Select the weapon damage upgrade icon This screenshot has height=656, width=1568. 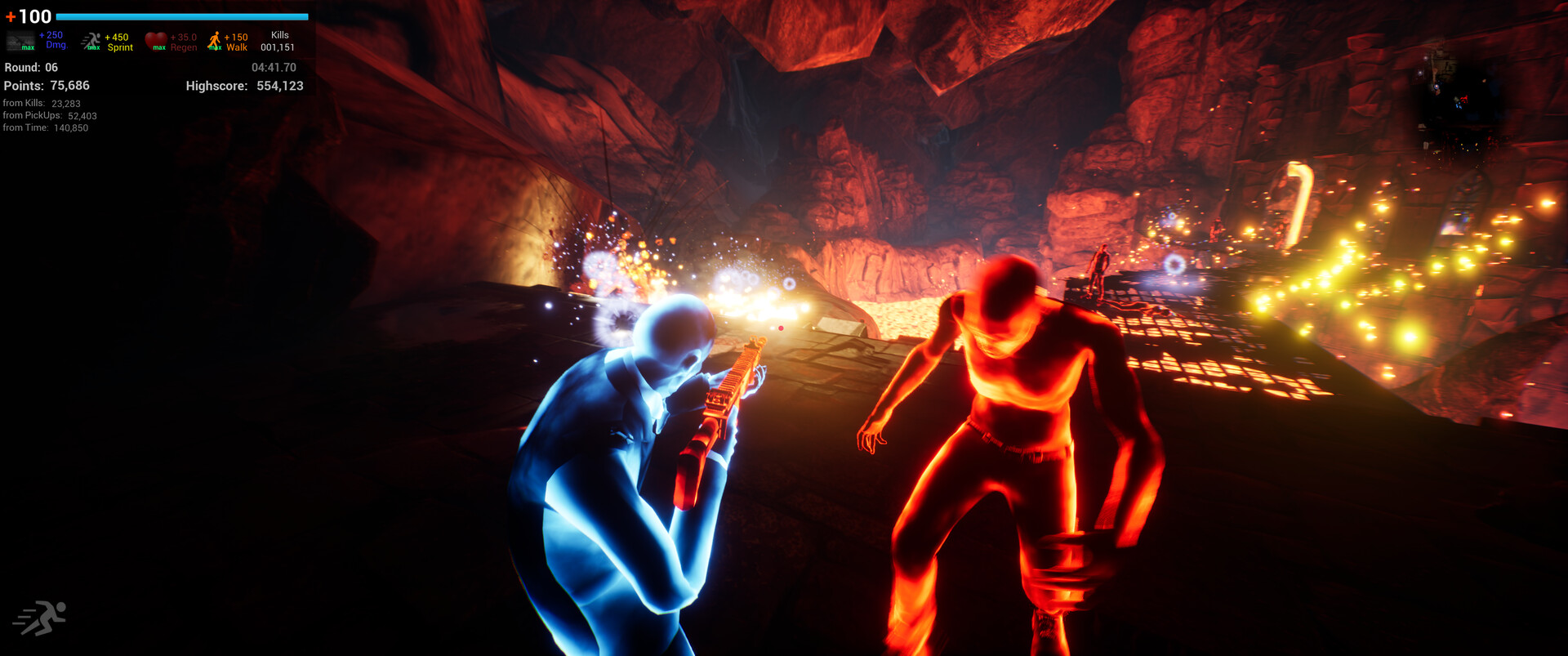20,40
